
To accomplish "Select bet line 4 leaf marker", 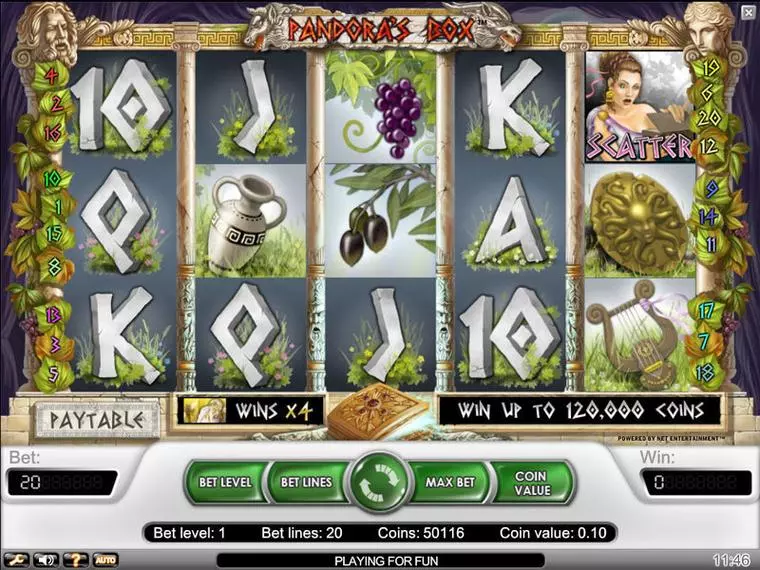I will [50, 76].
